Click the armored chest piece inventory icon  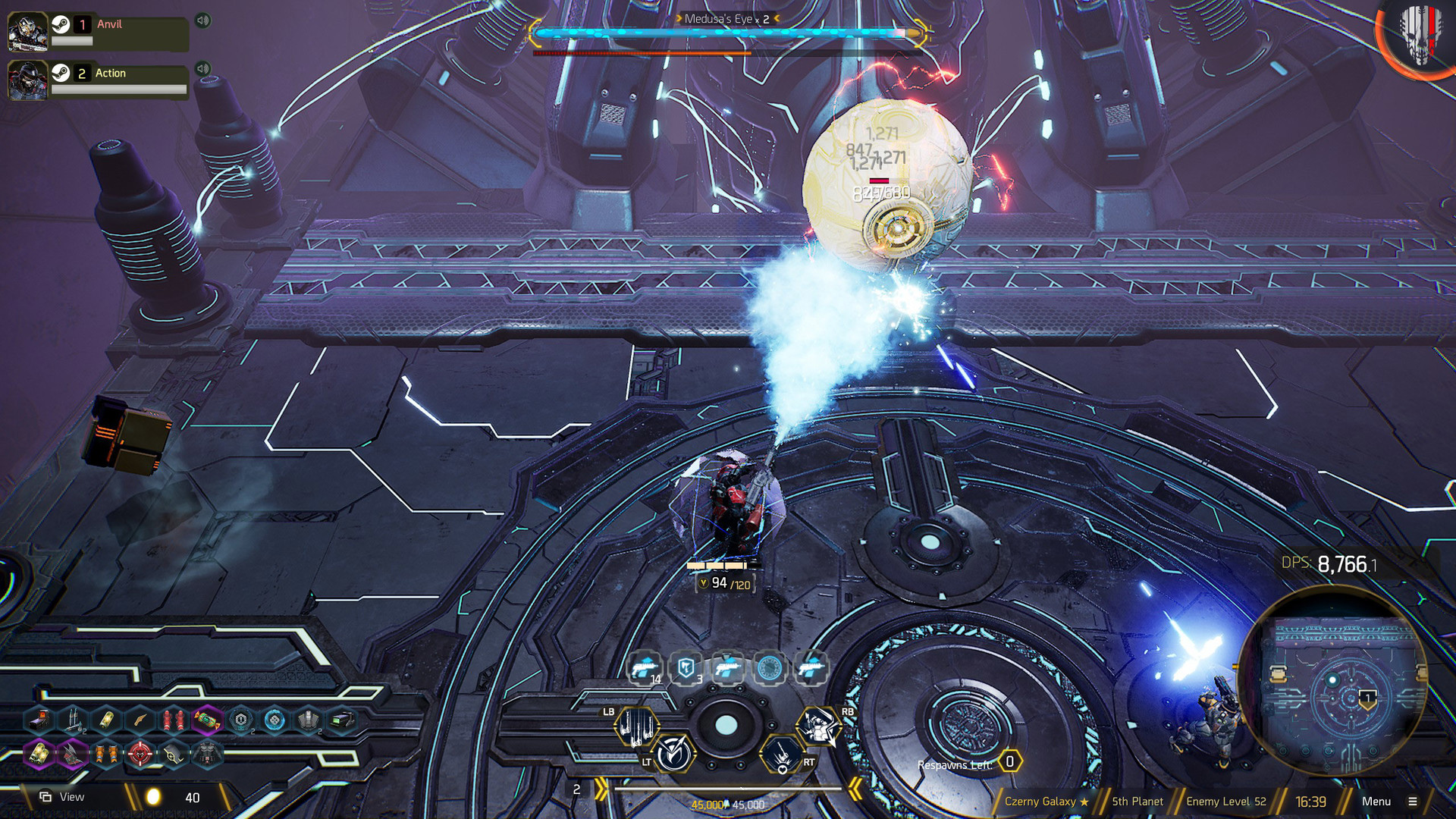coord(209,753)
